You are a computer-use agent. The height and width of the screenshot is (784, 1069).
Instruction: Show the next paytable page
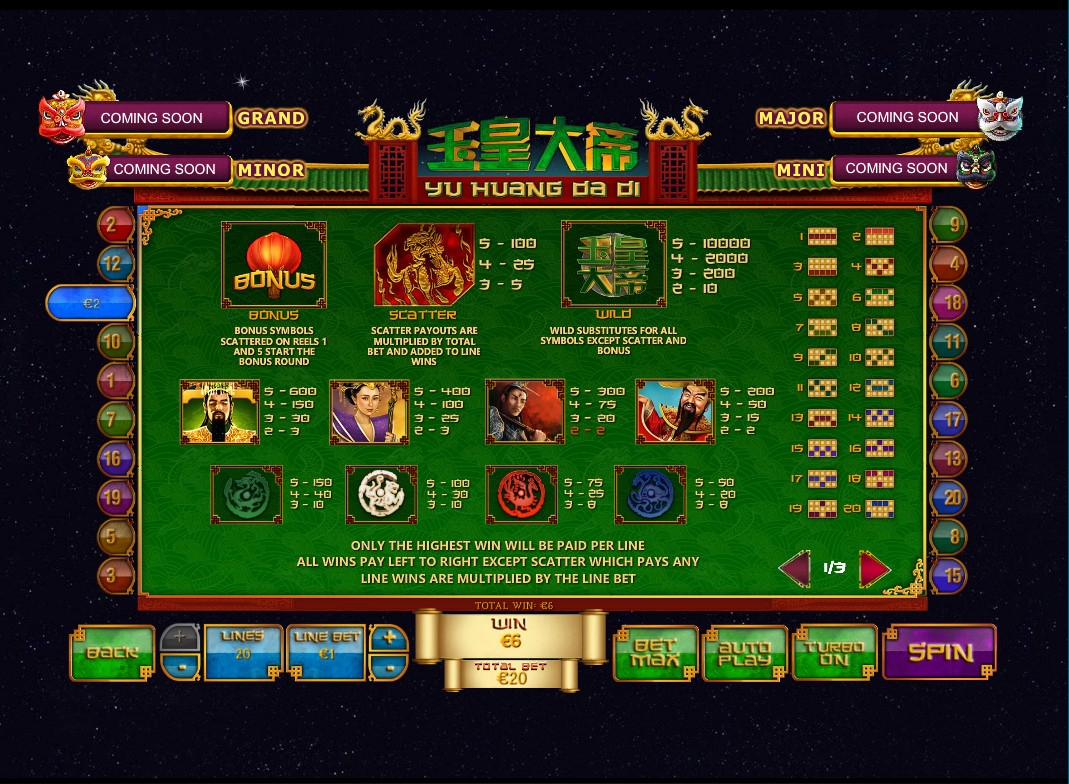tap(873, 568)
